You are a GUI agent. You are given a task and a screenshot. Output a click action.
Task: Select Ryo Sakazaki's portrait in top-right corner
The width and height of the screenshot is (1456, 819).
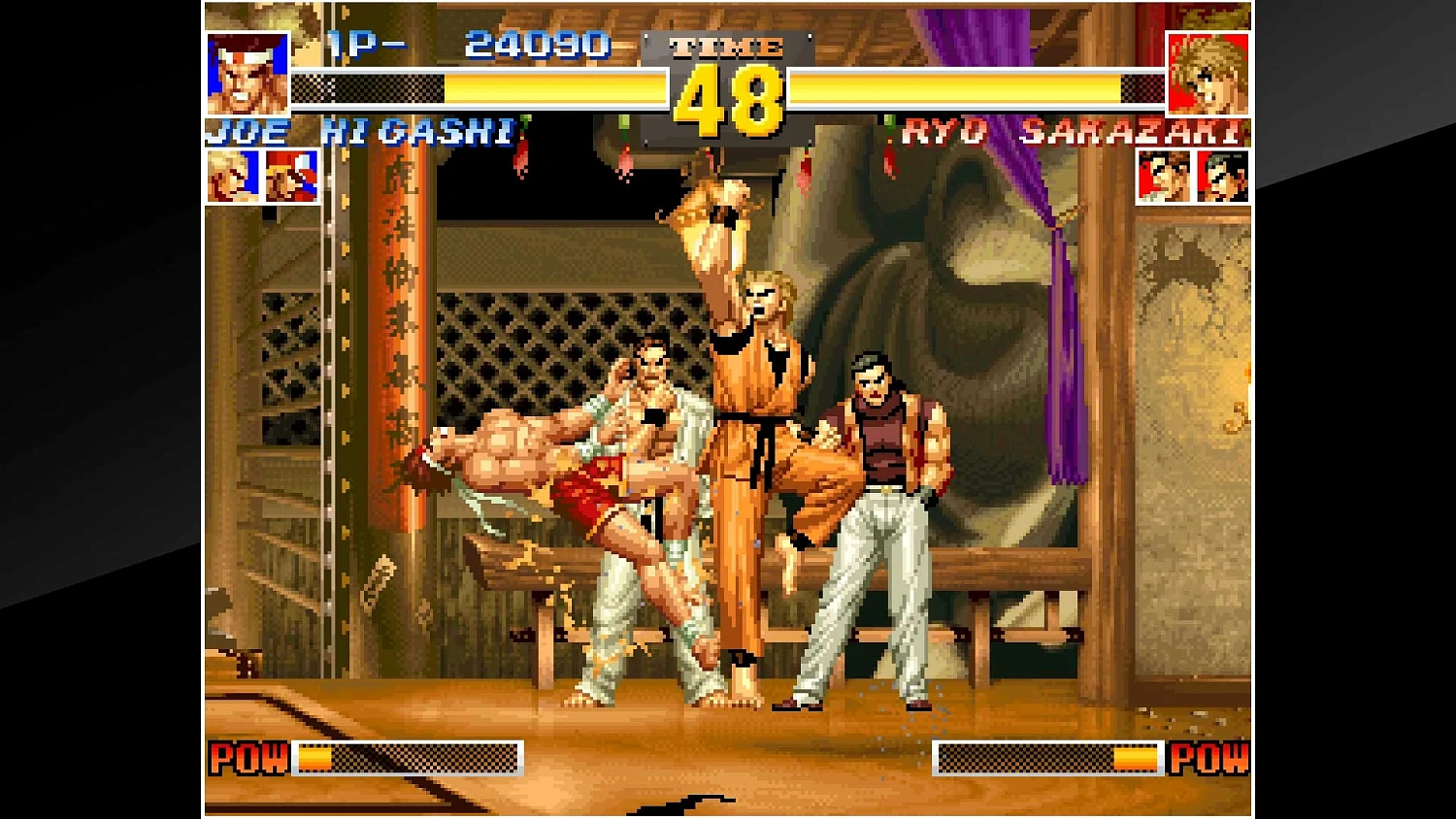point(1208,73)
